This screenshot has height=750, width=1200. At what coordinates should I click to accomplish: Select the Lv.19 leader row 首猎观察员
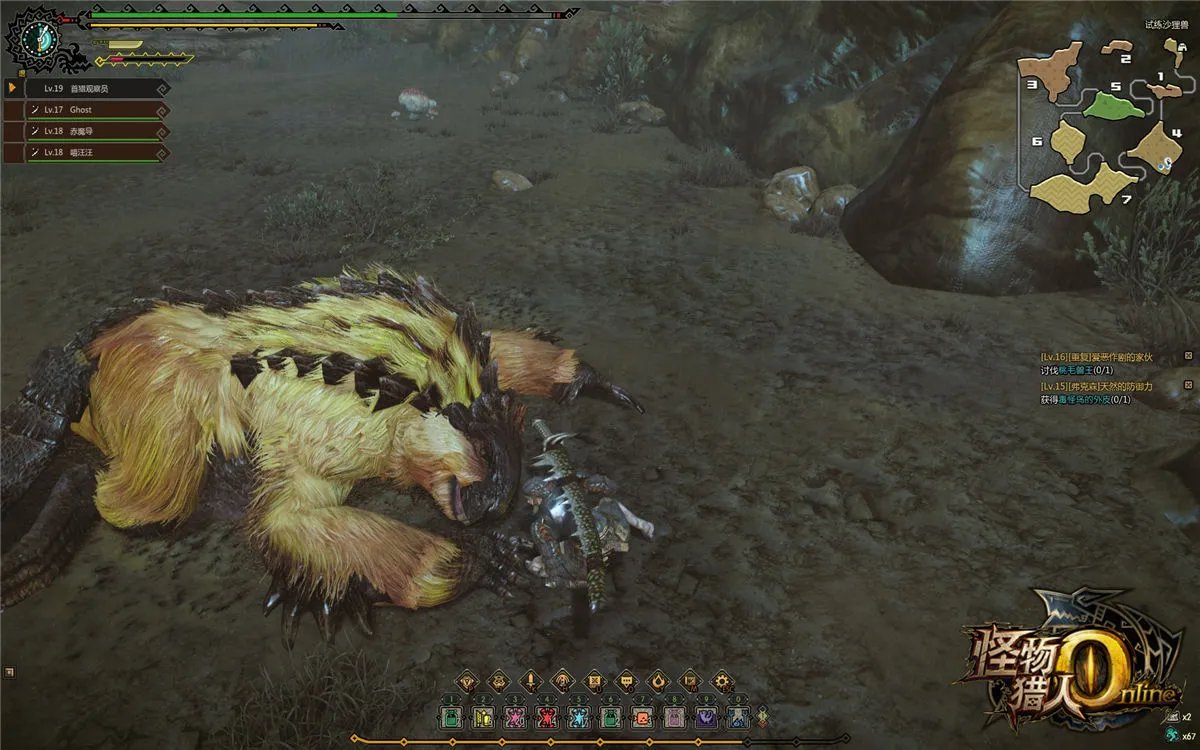tap(90, 88)
